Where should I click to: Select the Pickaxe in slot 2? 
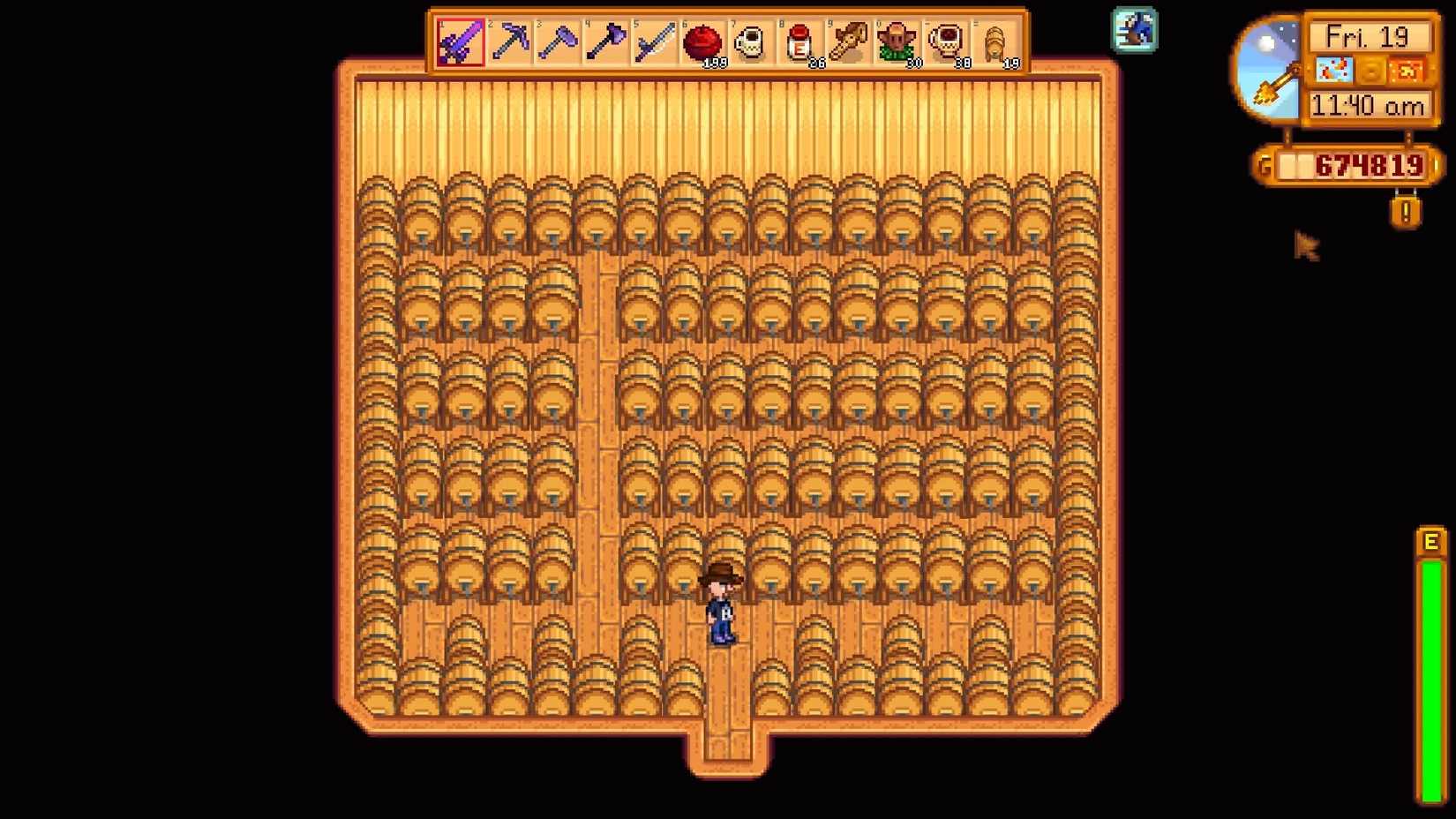507,41
